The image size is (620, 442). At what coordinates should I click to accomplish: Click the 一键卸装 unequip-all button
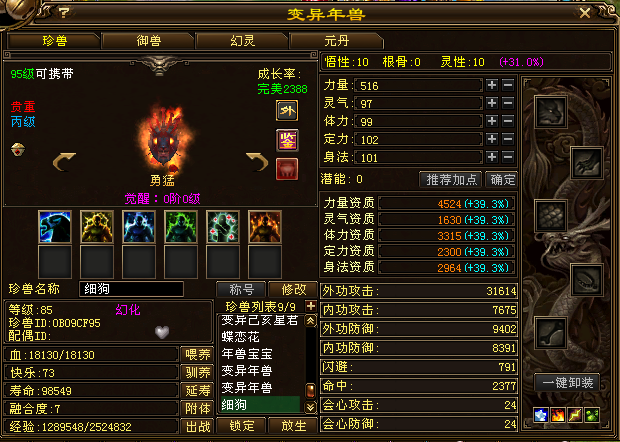[568, 382]
